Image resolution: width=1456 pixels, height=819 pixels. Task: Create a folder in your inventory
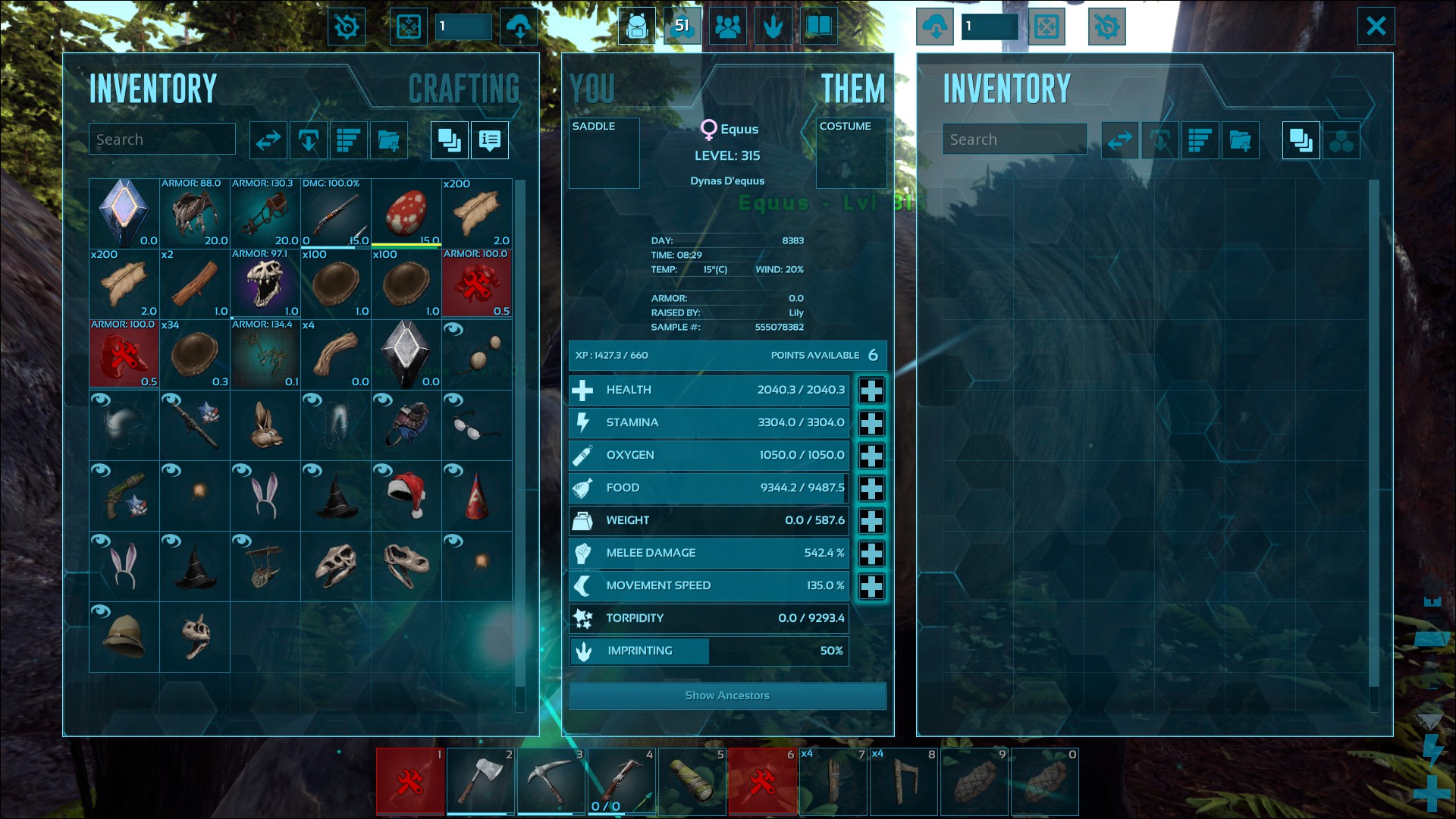(x=389, y=140)
